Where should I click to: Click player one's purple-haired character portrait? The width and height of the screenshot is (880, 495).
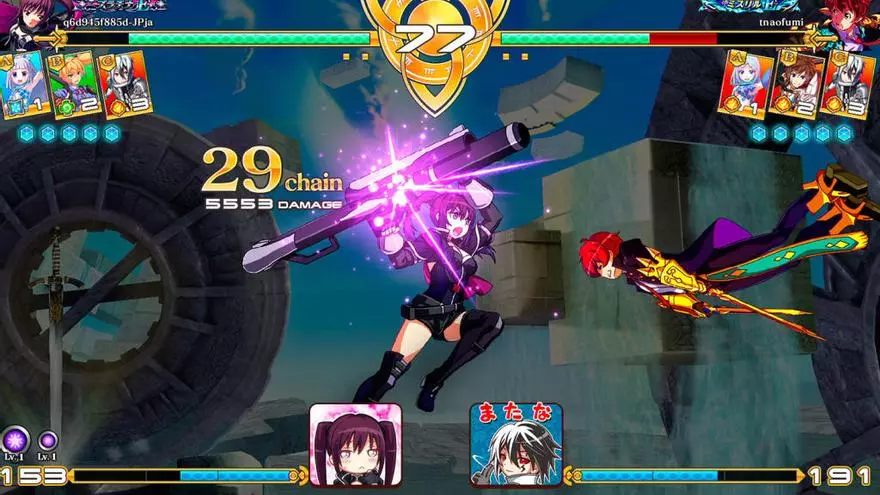pos(27,22)
